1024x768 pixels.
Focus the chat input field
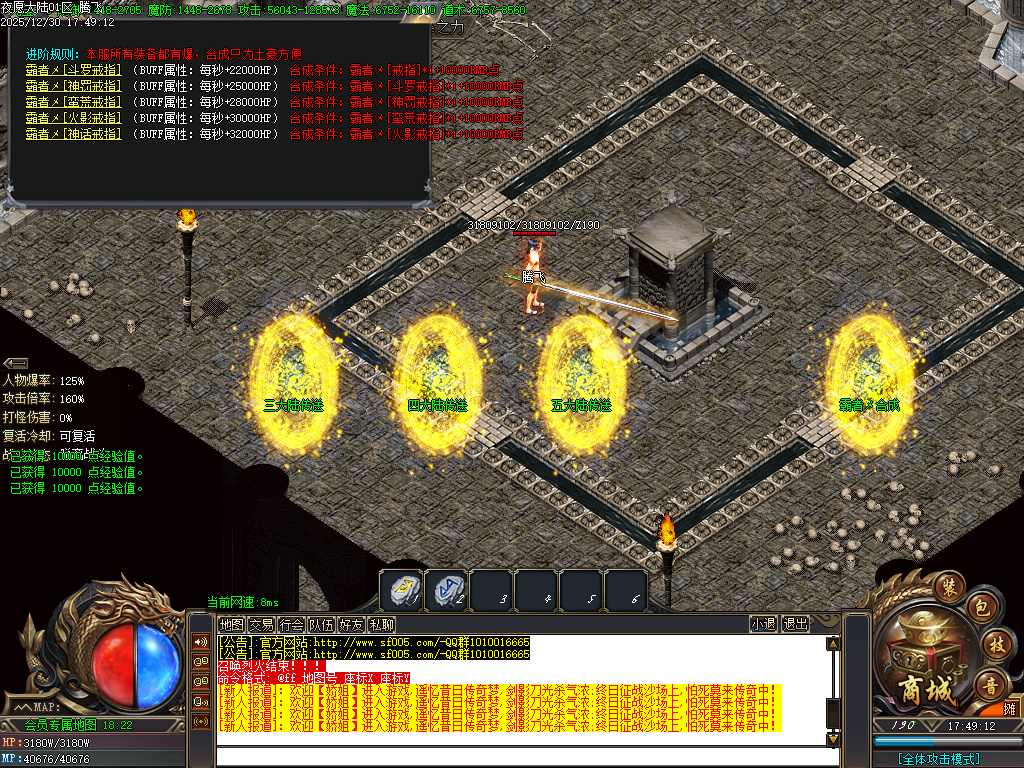coord(520,755)
